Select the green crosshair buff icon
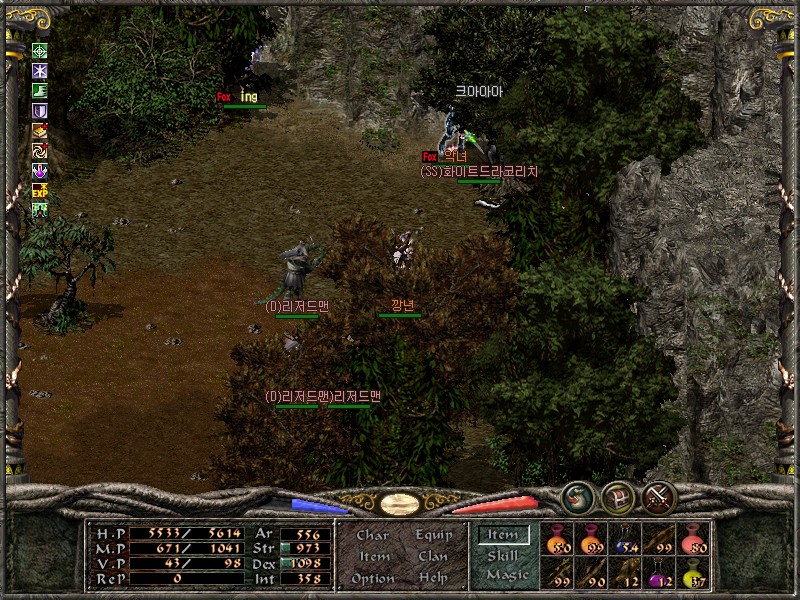This screenshot has width=800, height=600. pyautogui.click(x=40, y=51)
